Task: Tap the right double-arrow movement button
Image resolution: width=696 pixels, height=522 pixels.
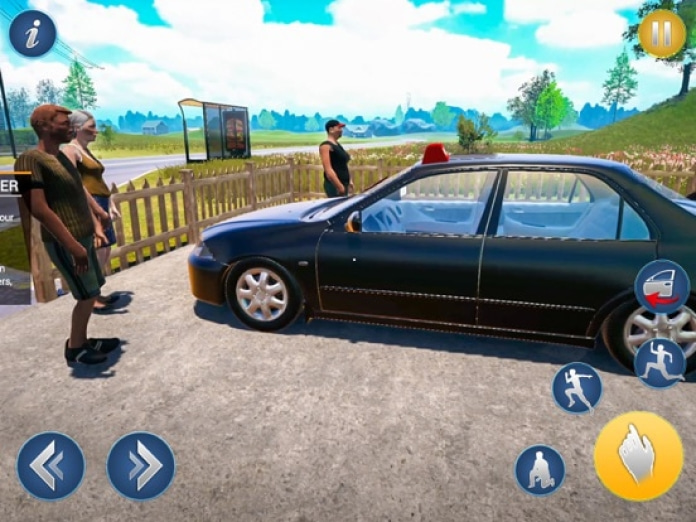Action: pos(141,466)
